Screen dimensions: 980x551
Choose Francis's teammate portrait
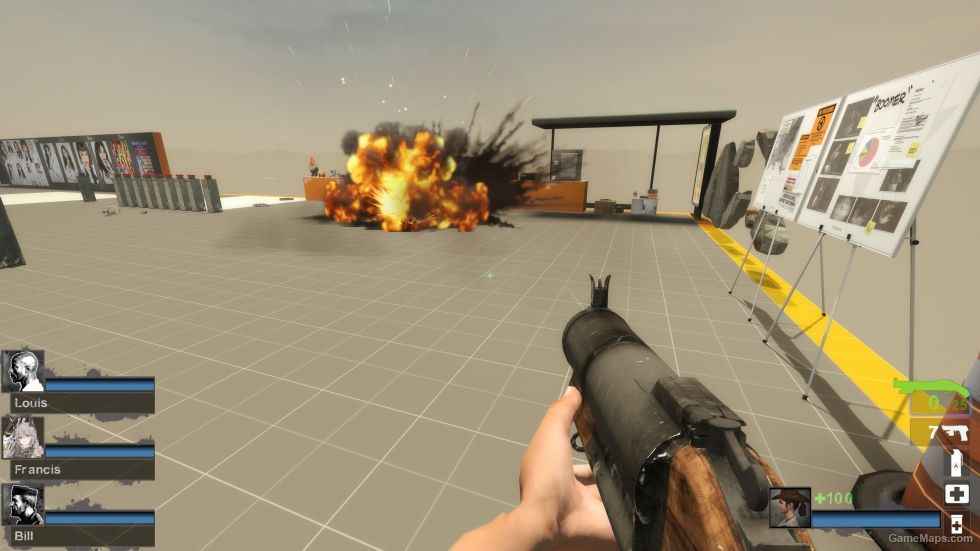coord(23,438)
